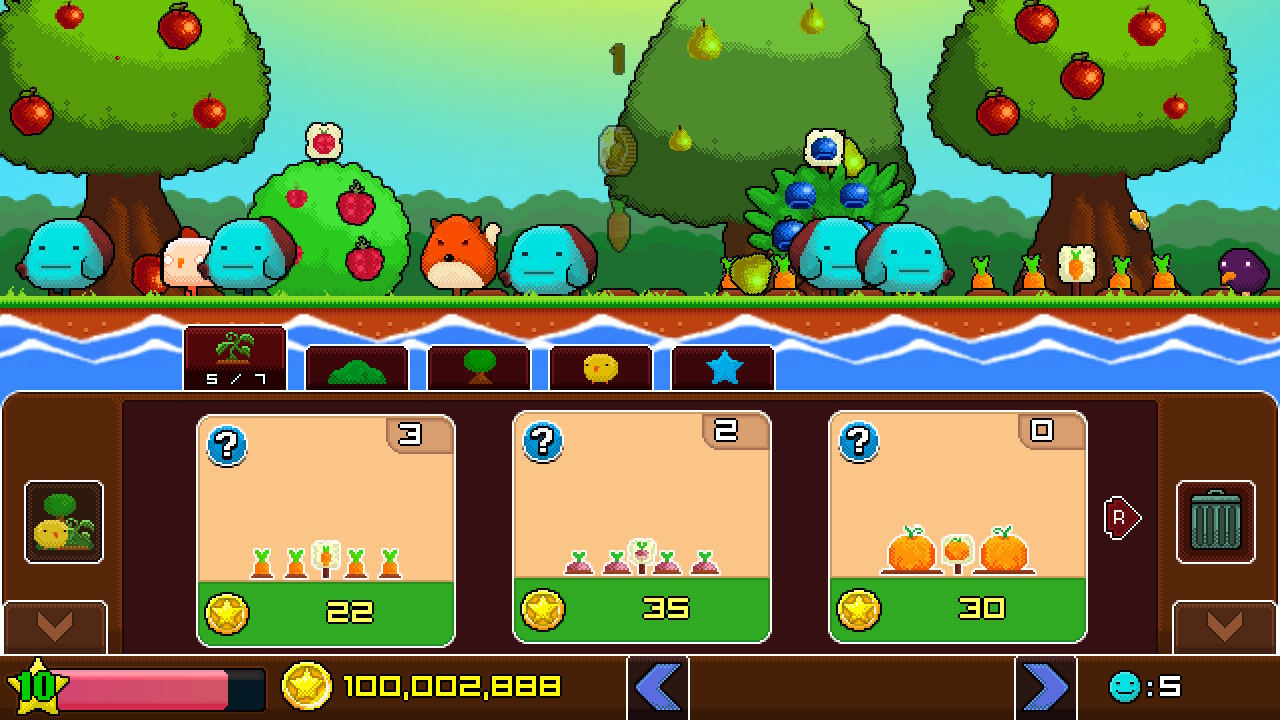Toggle the collection display panel on the left
The height and width of the screenshot is (720, 1280).
(62, 522)
